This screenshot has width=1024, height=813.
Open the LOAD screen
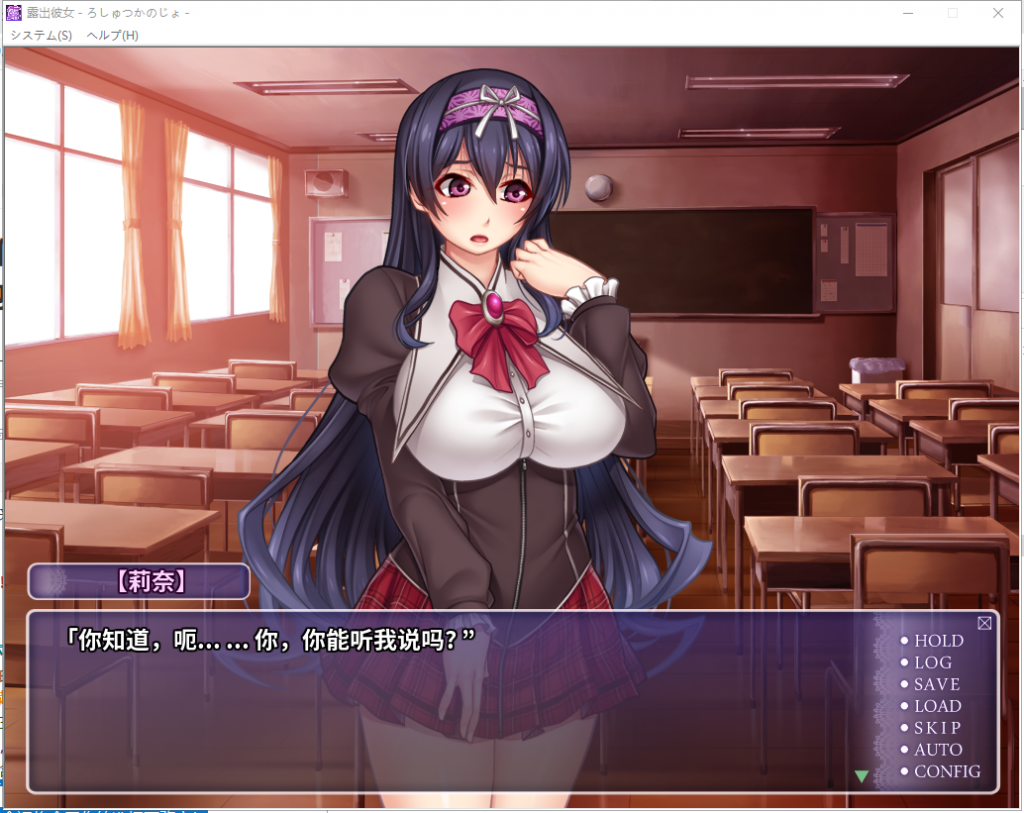point(937,706)
